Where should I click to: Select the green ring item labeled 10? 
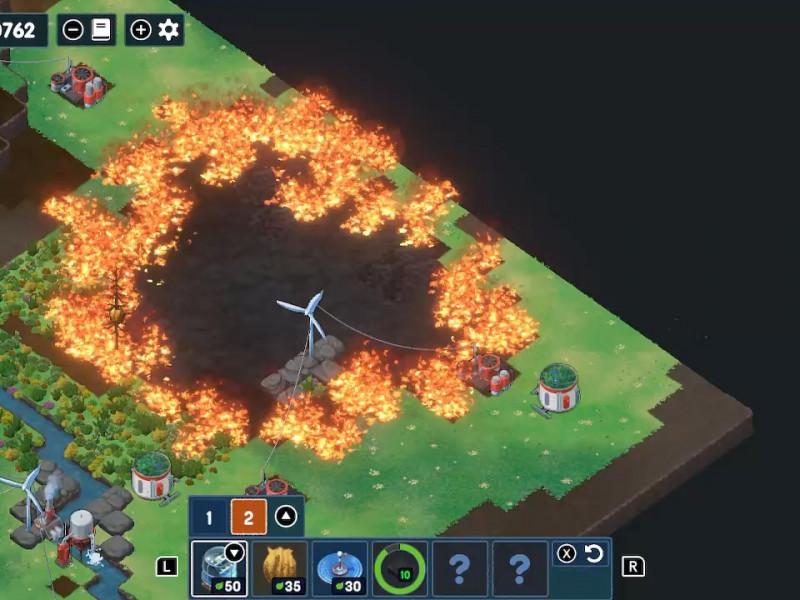400,569
